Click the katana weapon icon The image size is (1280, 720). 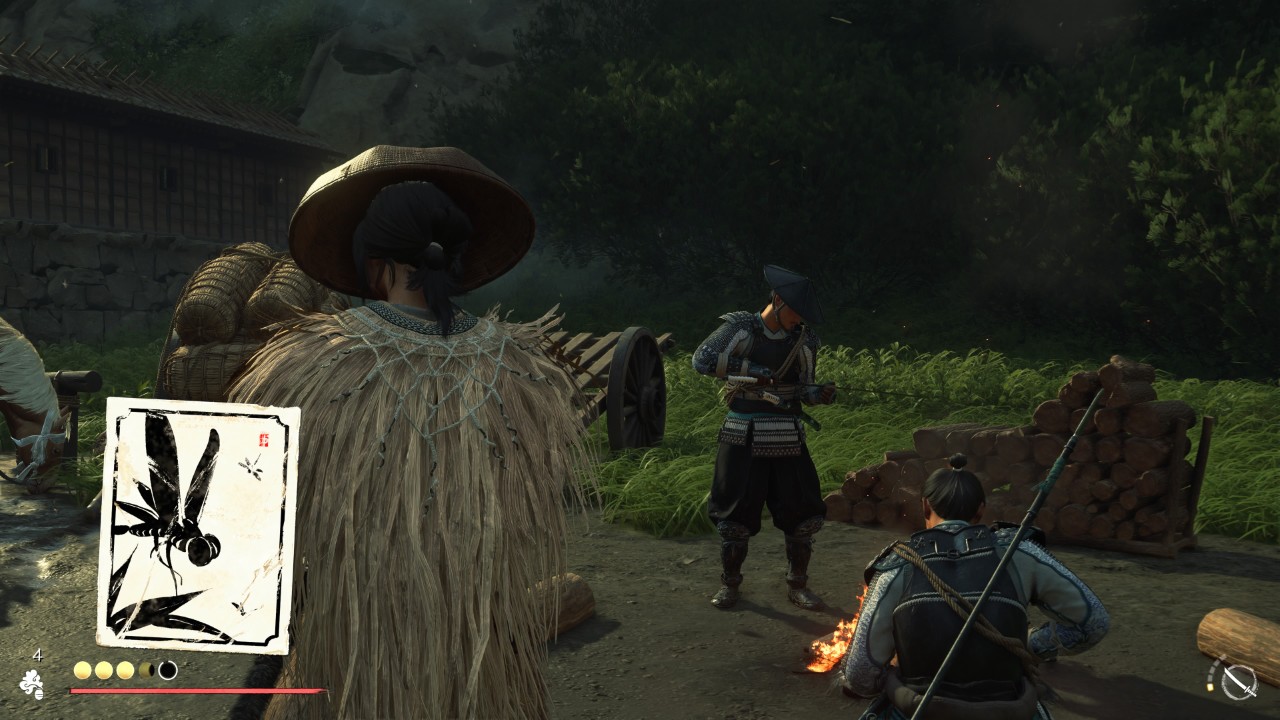[1239, 681]
